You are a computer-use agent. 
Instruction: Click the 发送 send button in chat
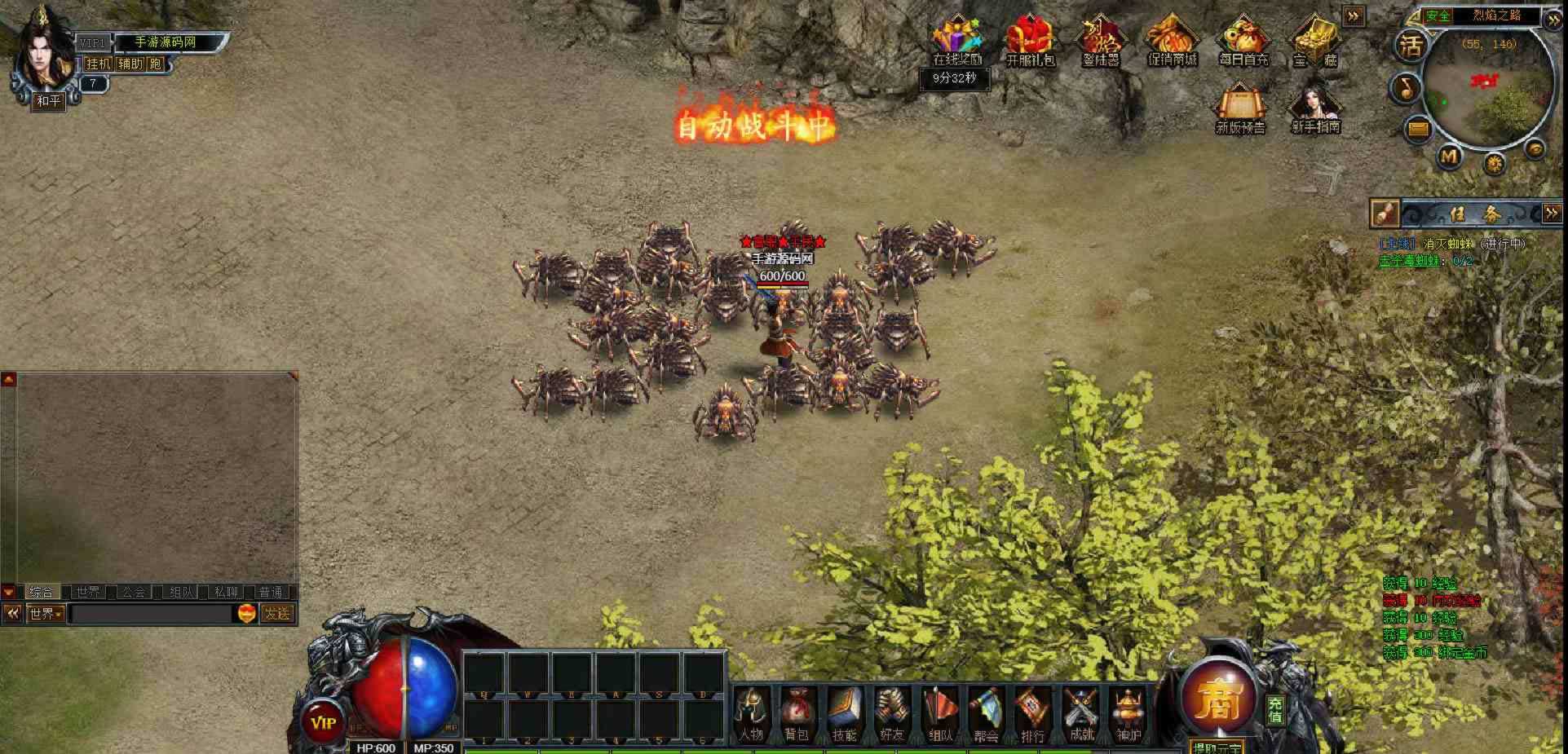pos(277,613)
